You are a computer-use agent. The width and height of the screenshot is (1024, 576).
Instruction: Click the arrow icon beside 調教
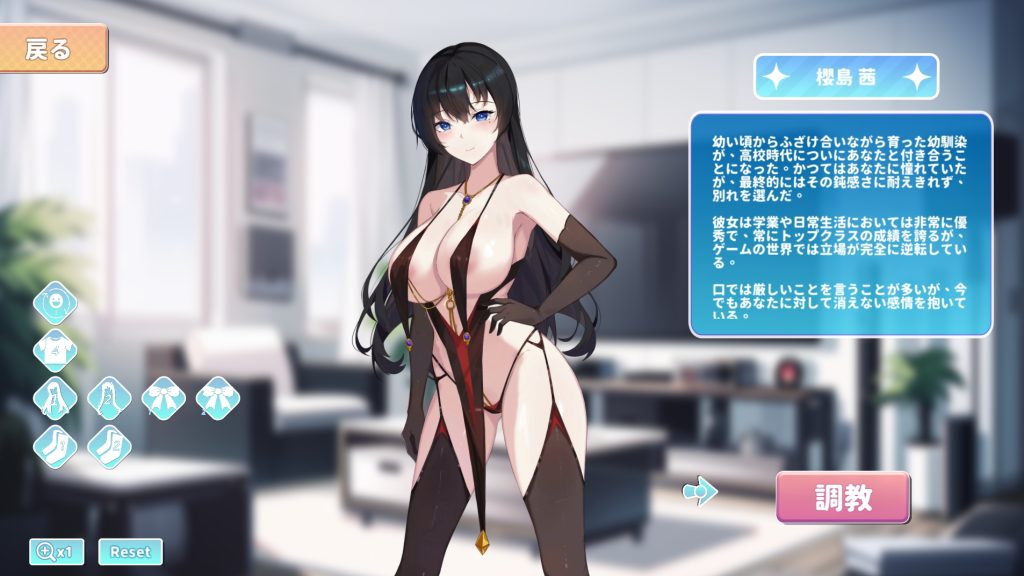[700, 491]
